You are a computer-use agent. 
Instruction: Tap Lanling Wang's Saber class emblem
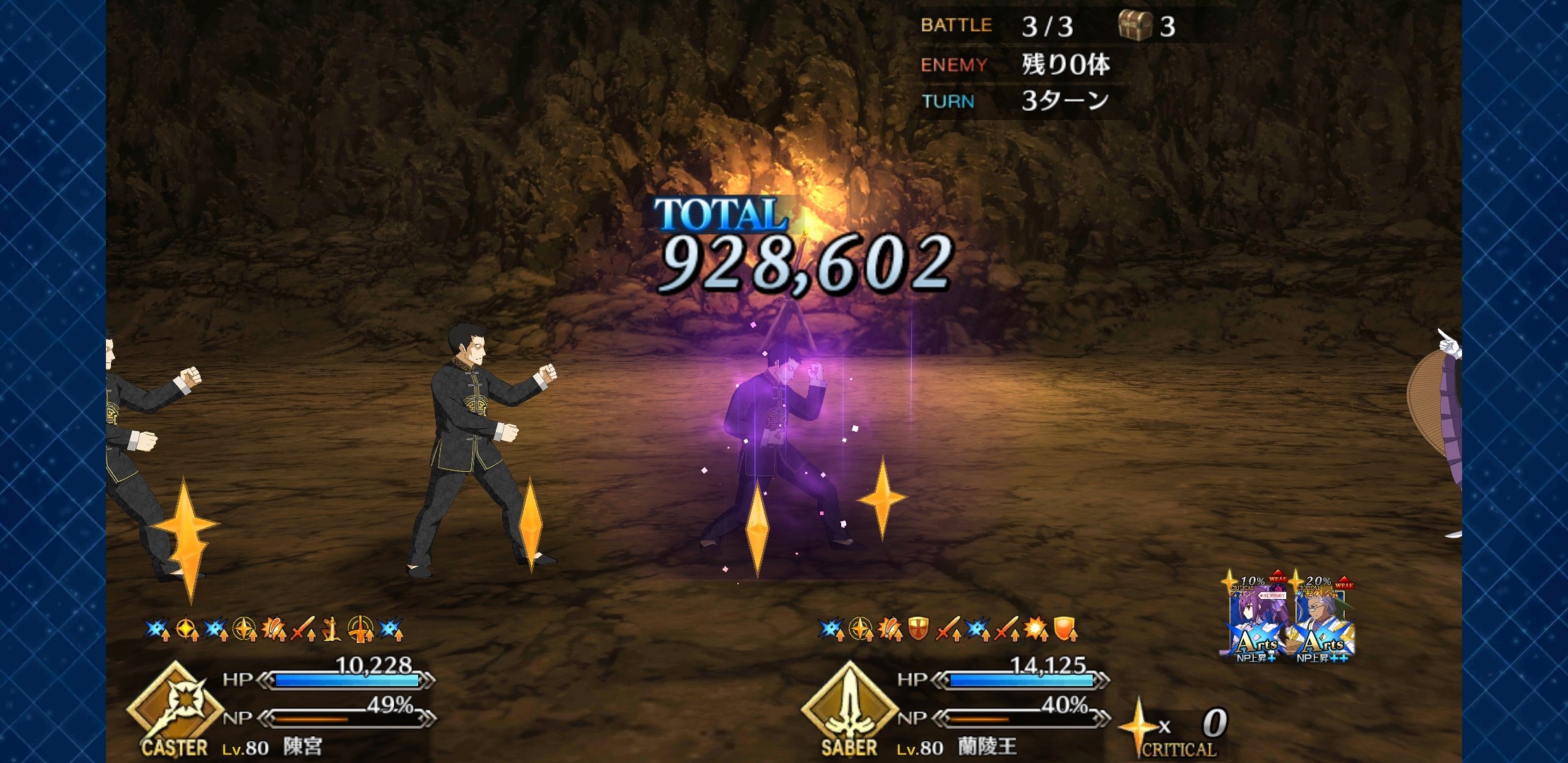pos(850,708)
